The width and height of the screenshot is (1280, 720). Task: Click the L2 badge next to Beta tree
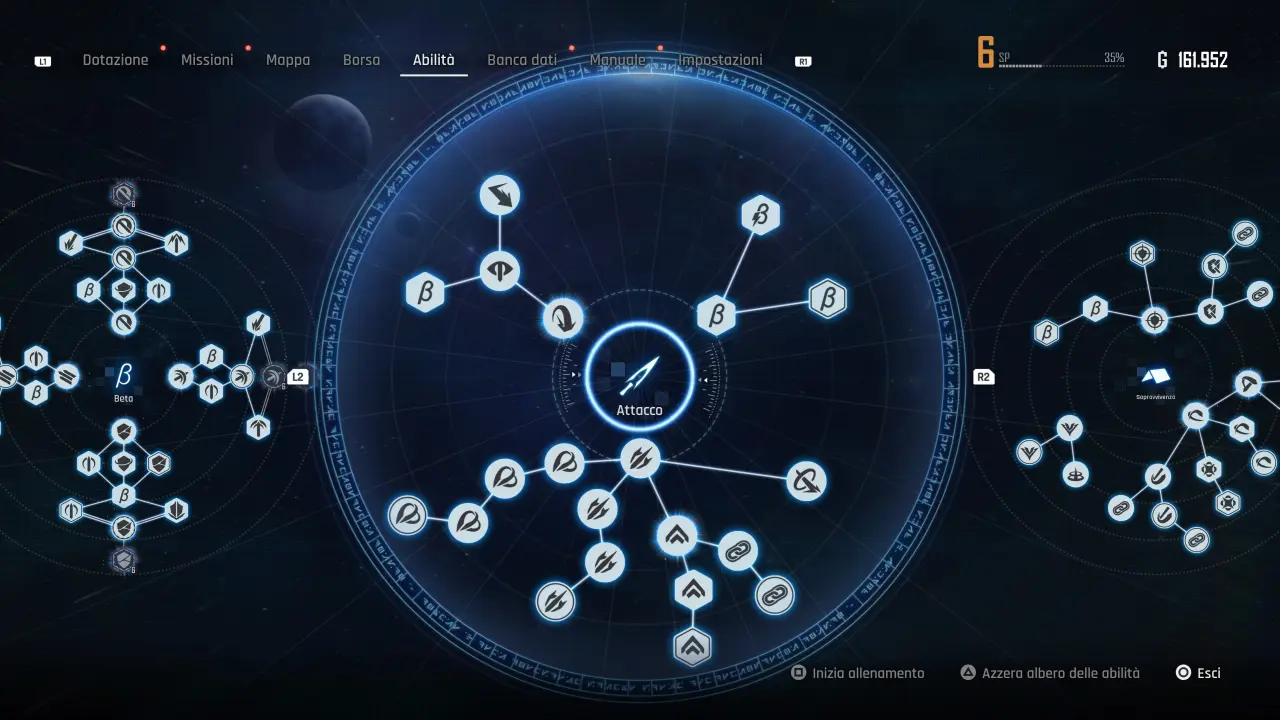(x=297, y=377)
